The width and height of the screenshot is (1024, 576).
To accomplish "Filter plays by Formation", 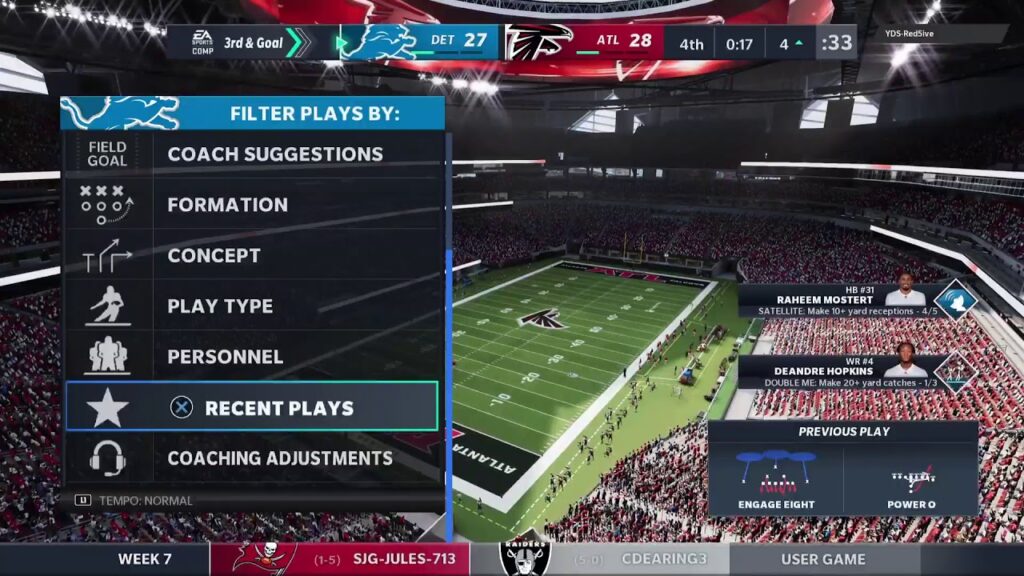I will 252,205.
